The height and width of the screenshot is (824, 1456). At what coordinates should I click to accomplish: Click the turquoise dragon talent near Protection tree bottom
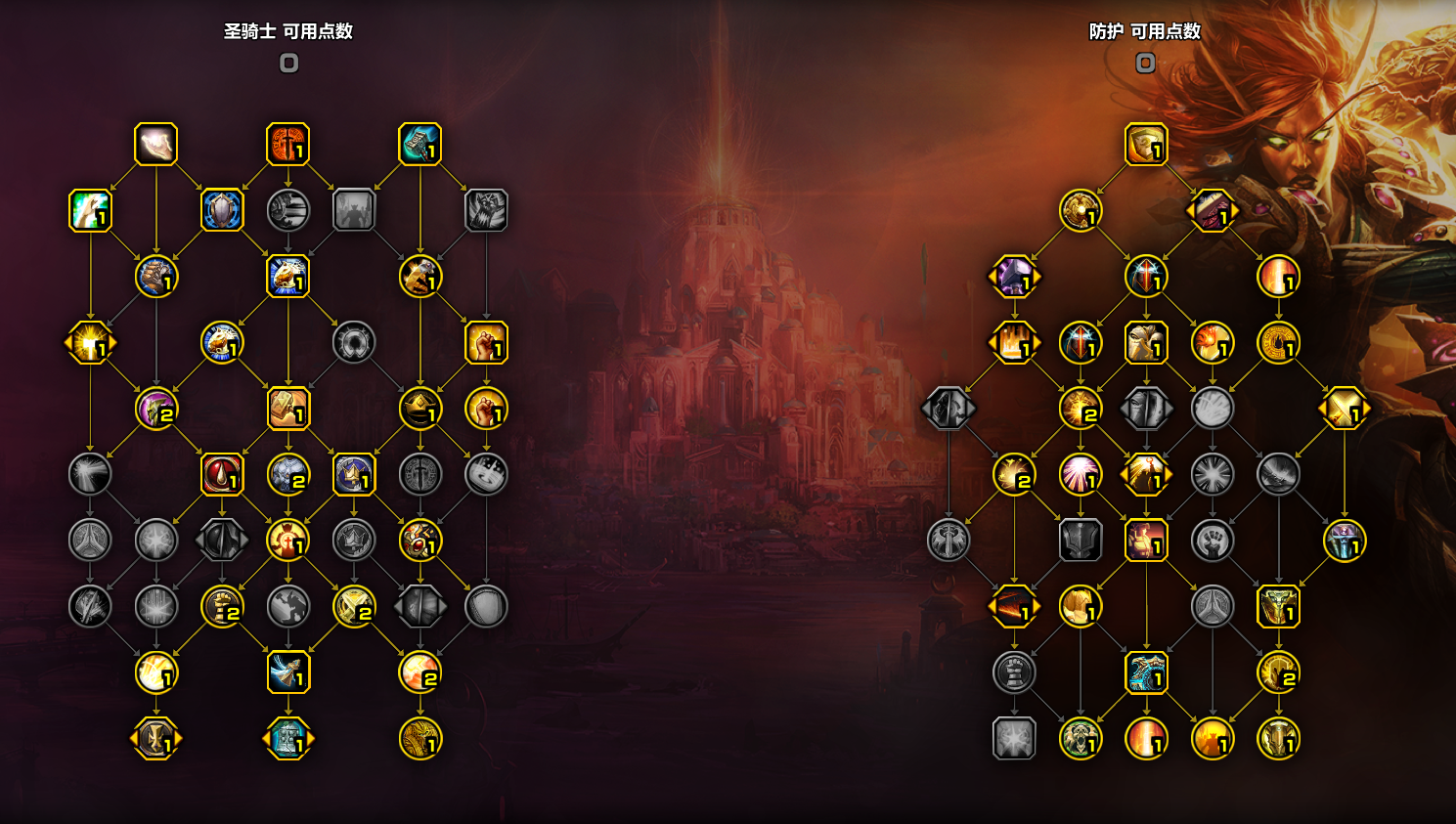[x=1147, y=674]
